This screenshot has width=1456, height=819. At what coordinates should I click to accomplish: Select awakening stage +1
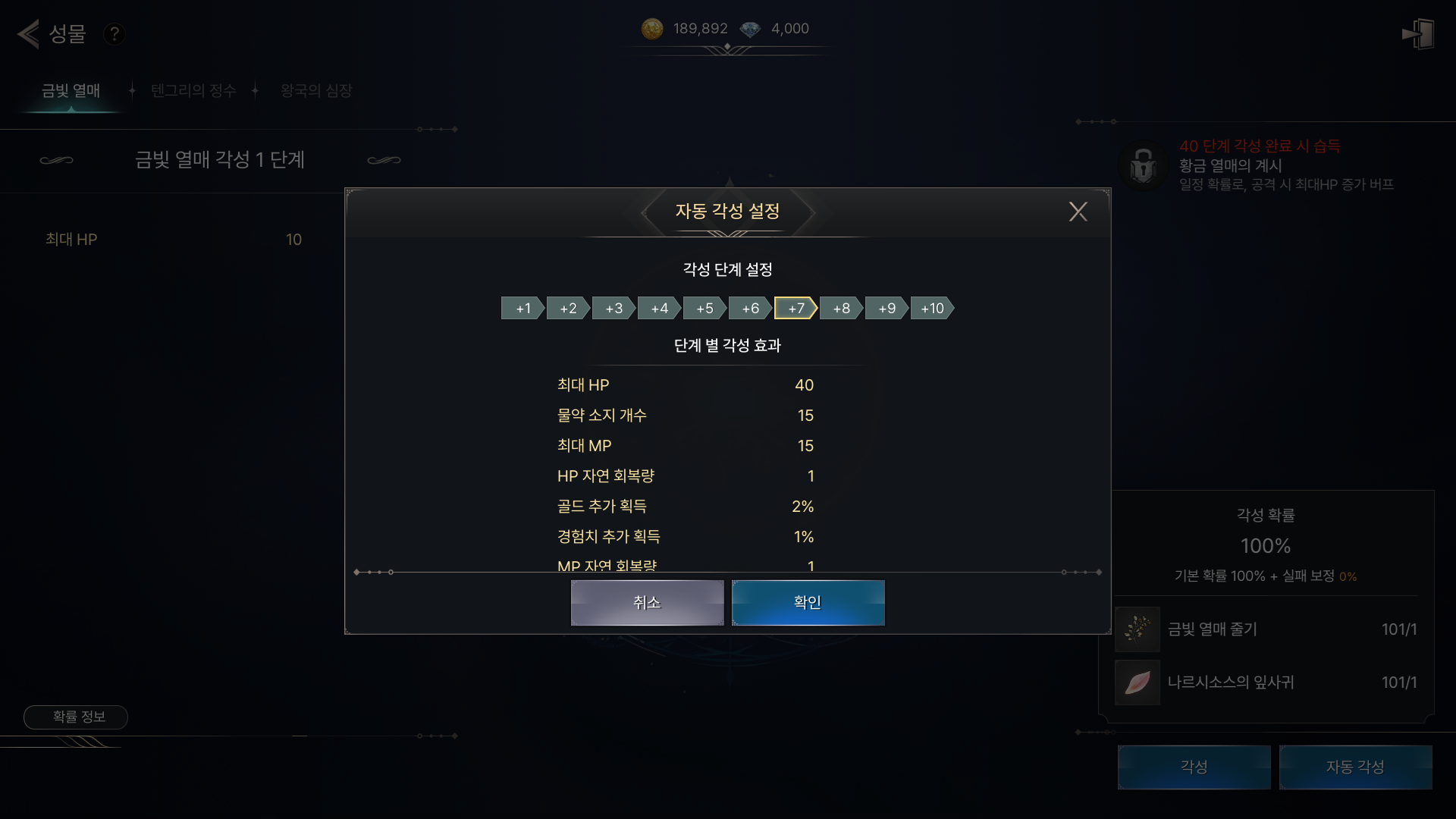pyautogui.click(x=522, y=309)
